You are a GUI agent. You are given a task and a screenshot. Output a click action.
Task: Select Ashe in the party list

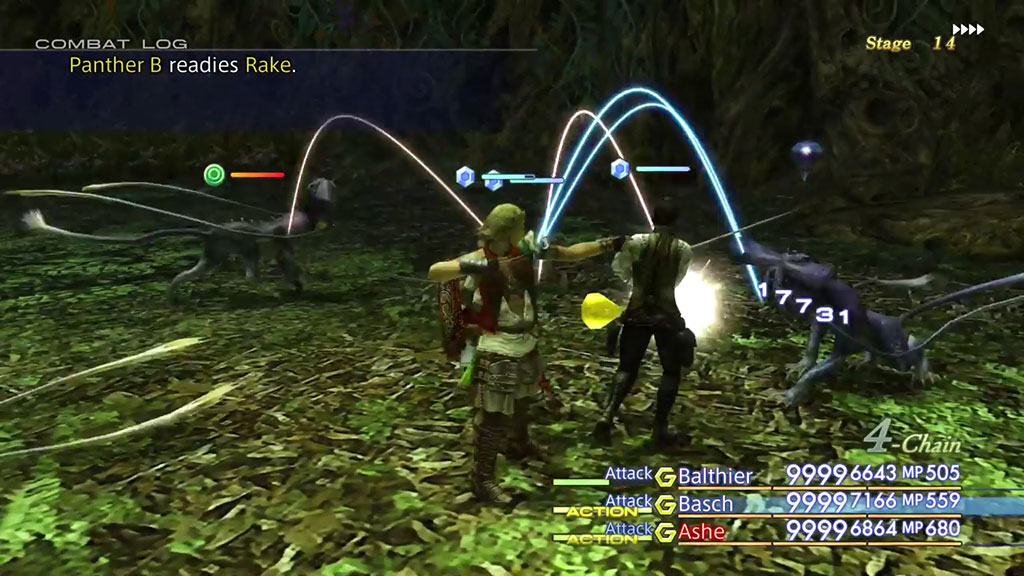pyautogui.click(x=701, y=532)
